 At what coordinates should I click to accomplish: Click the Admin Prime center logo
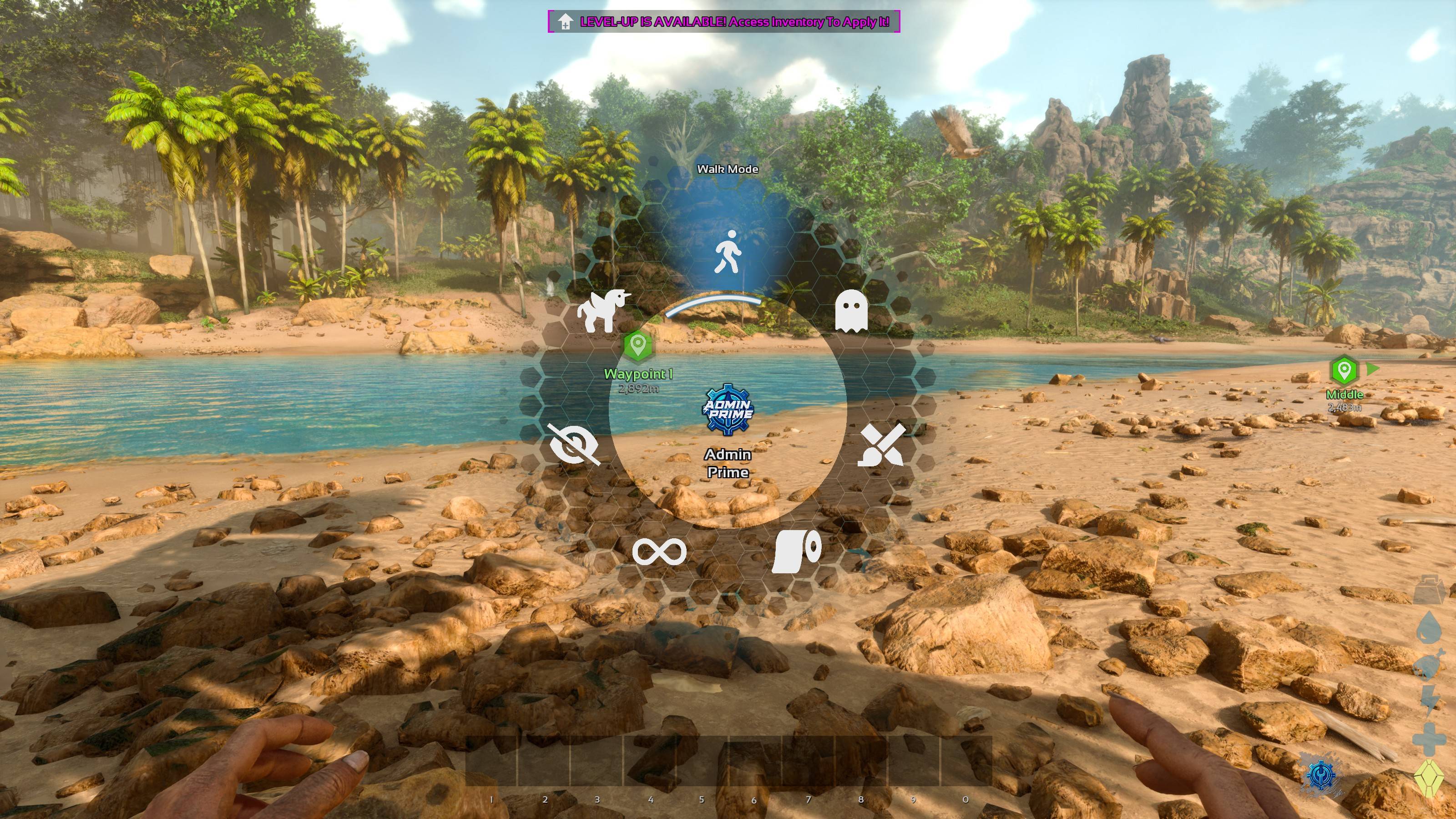[x=728, y=410]
